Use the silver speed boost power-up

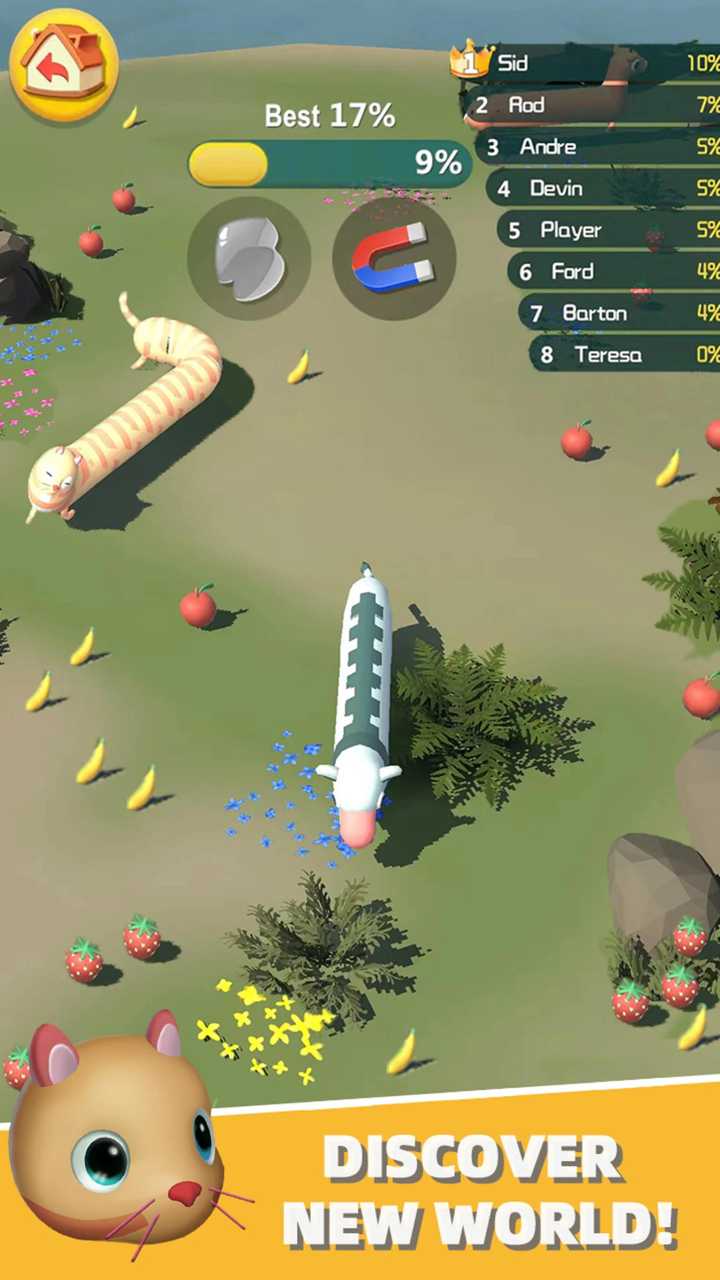tap(249, 258)
